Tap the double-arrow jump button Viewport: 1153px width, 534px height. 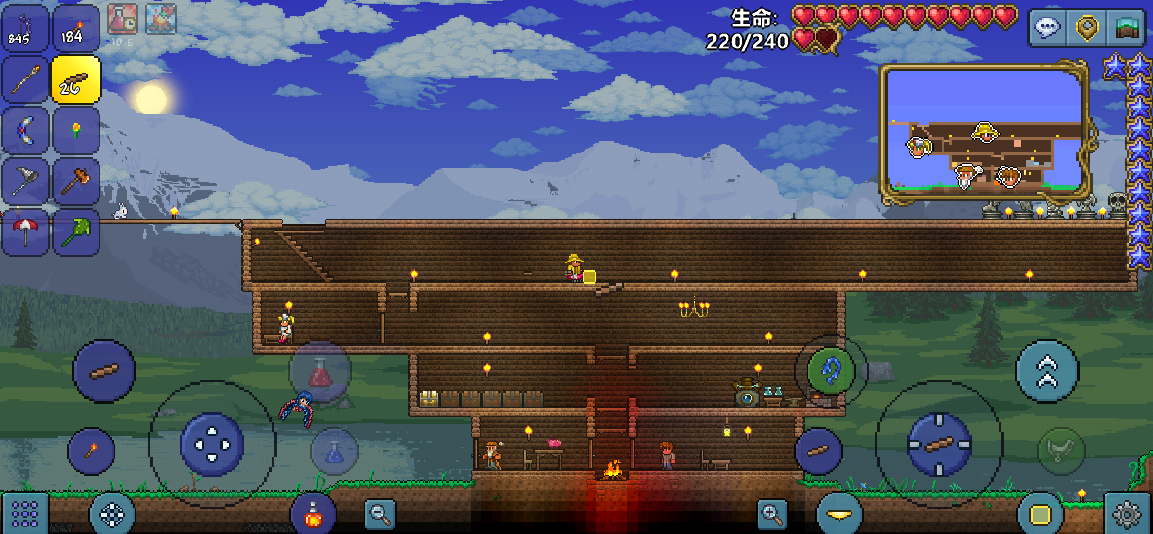click(x=1046, y=371)
